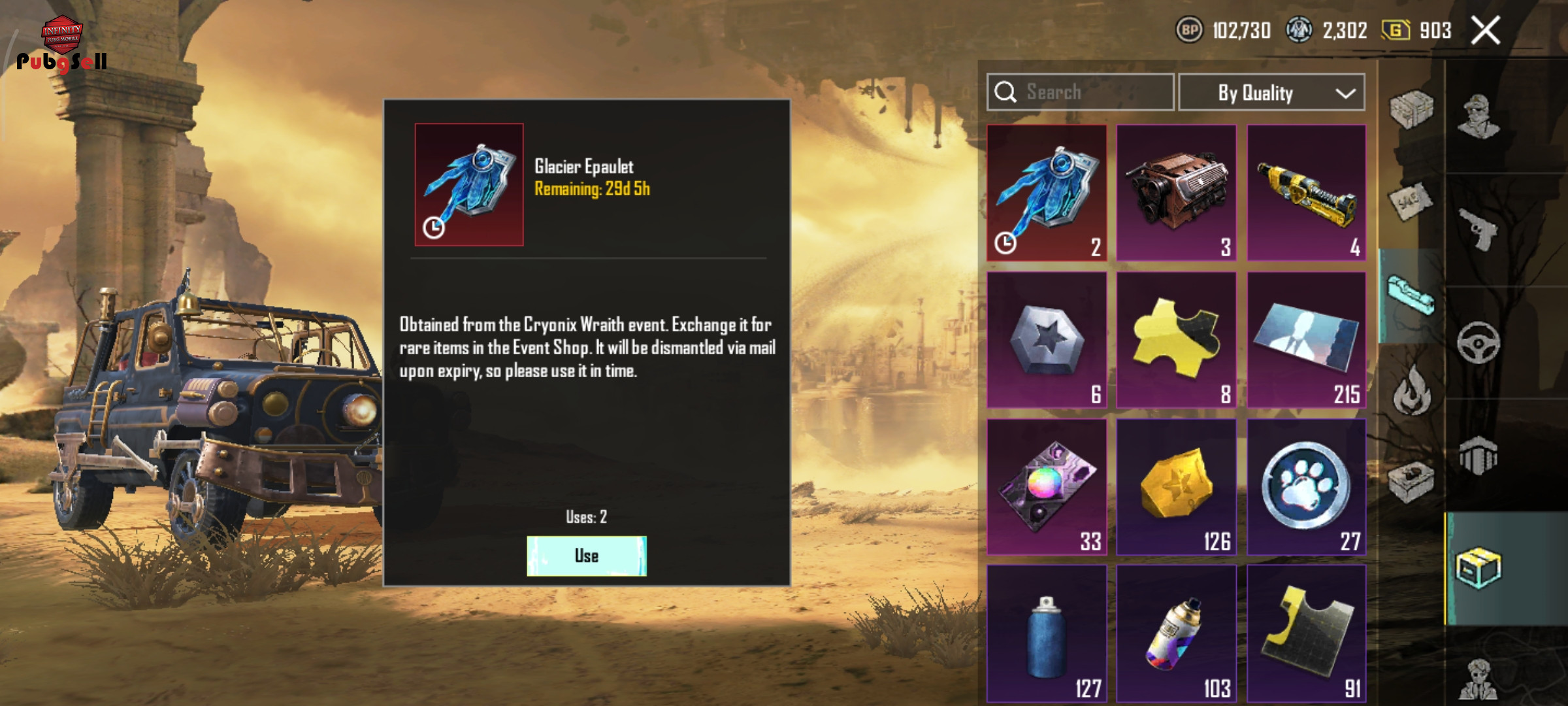Screen dimensions: 1568x706
Task: Select the multicolor spray can item
Action: coord(1176,634)
